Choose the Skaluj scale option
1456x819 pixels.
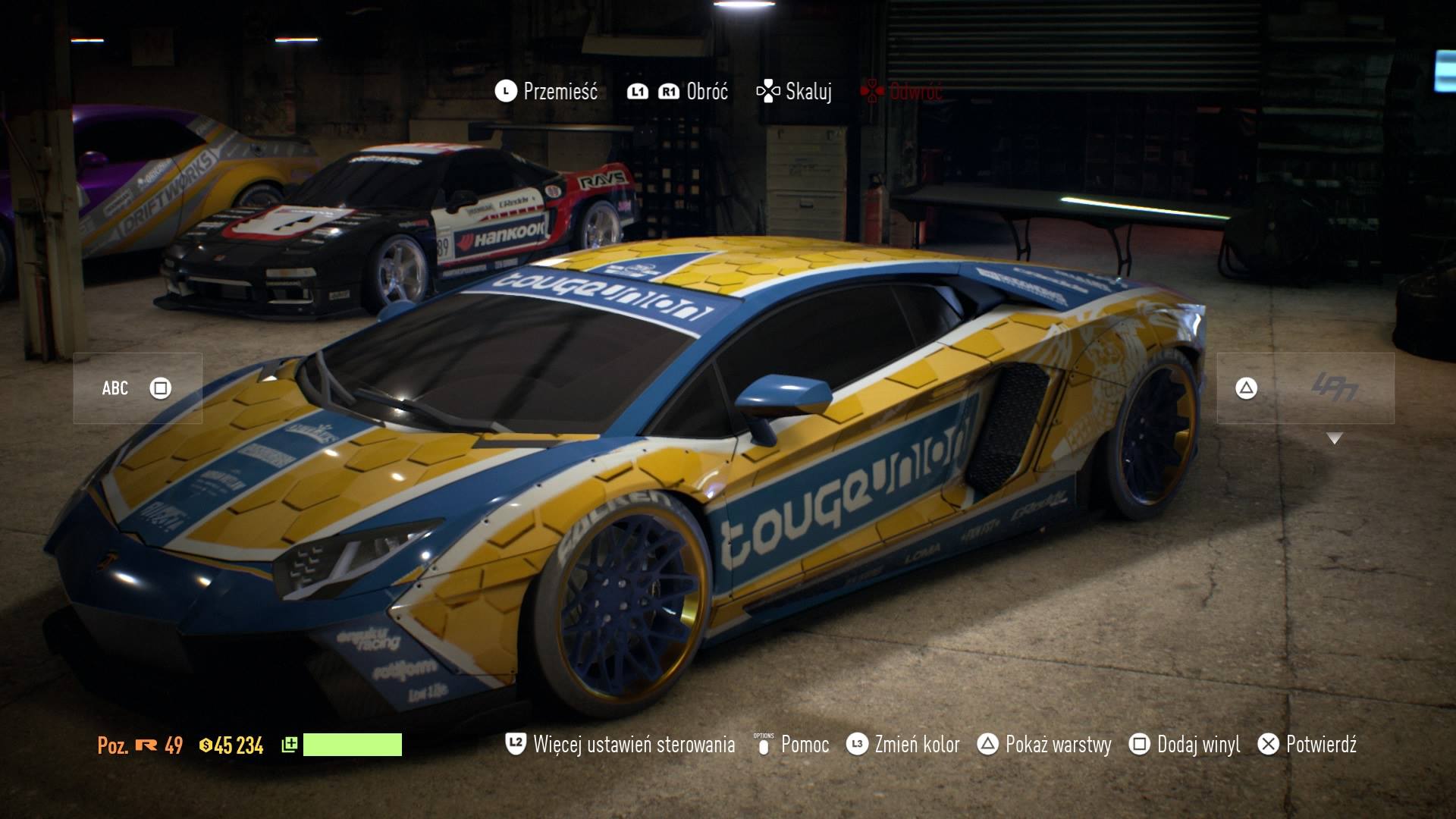[x=794, y=92]
